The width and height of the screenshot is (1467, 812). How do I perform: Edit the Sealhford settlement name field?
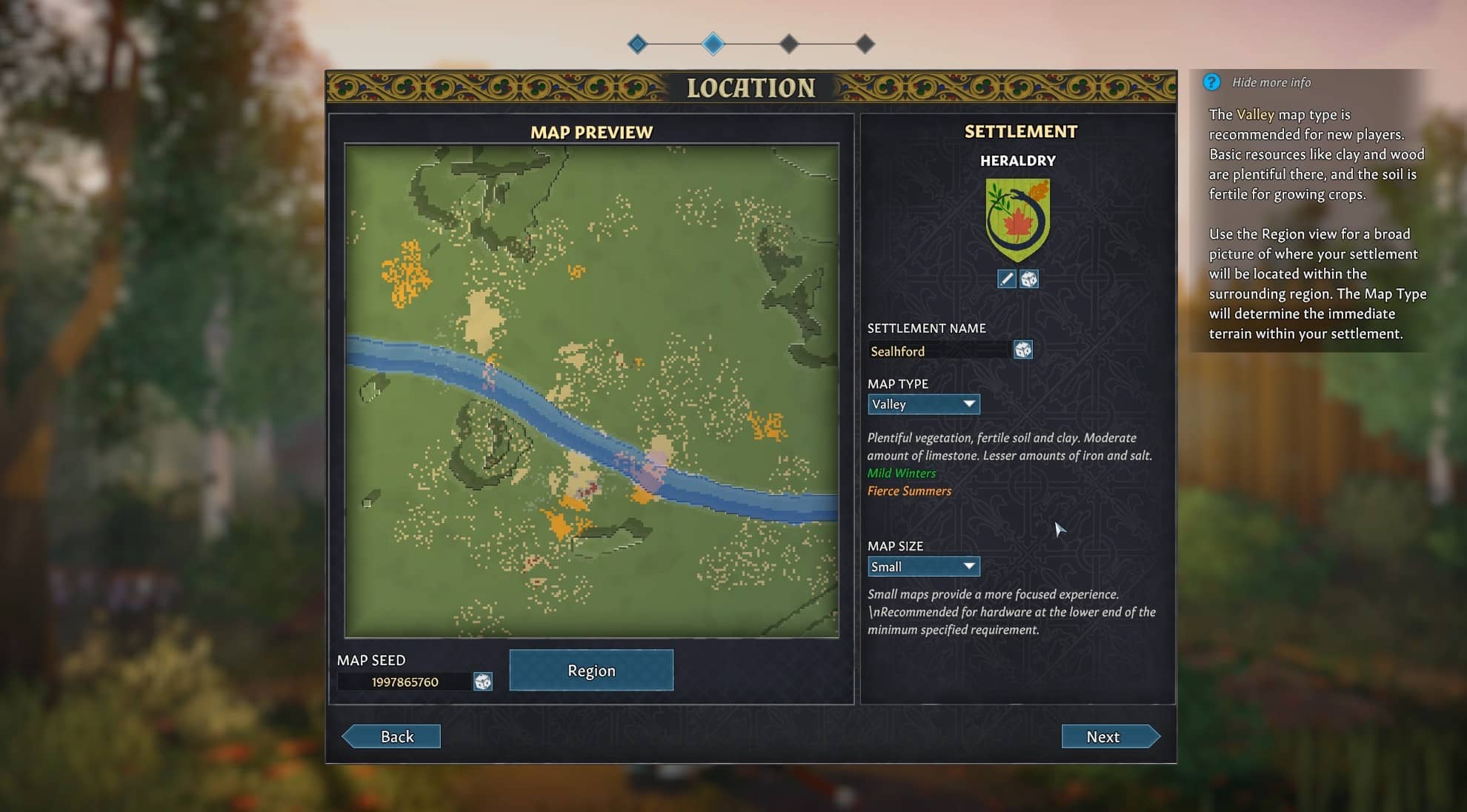[x=938, y=350]
